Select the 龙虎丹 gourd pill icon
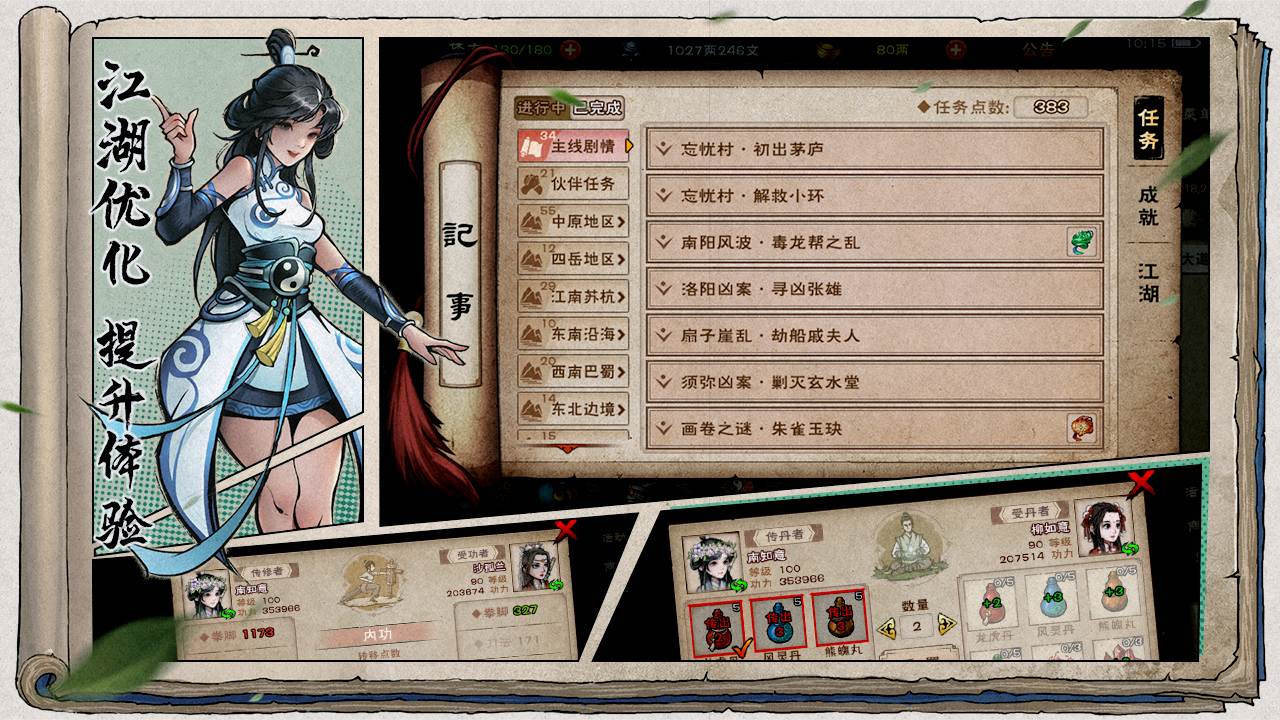 (x=990, y=600)
